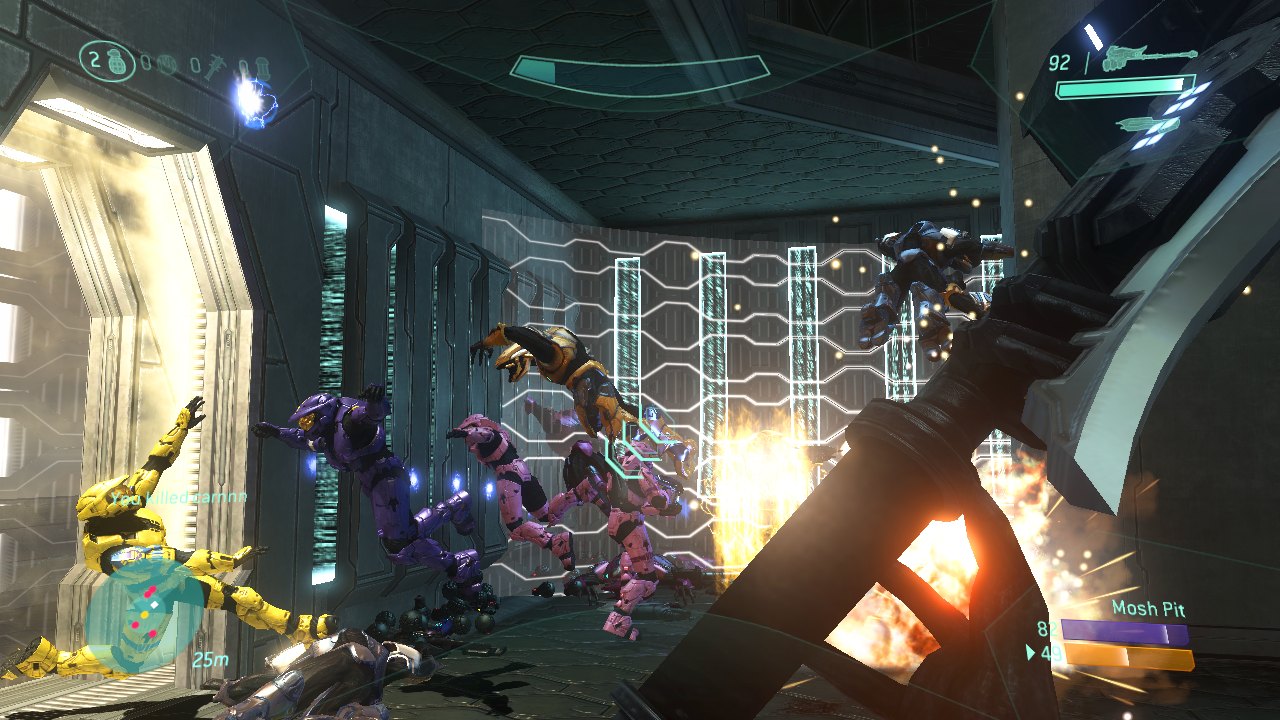The height and width of the screenshot is (720, 1280).
Task: Click the circular motion tracker radar
Action: point(138,615)
